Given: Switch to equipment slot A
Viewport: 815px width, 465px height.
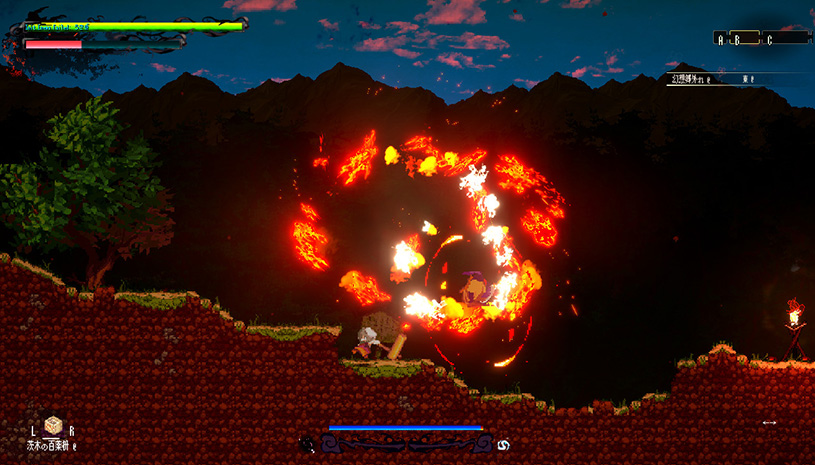Looking at the screenshot, I should pyautogui.click(x=720, y=39).
